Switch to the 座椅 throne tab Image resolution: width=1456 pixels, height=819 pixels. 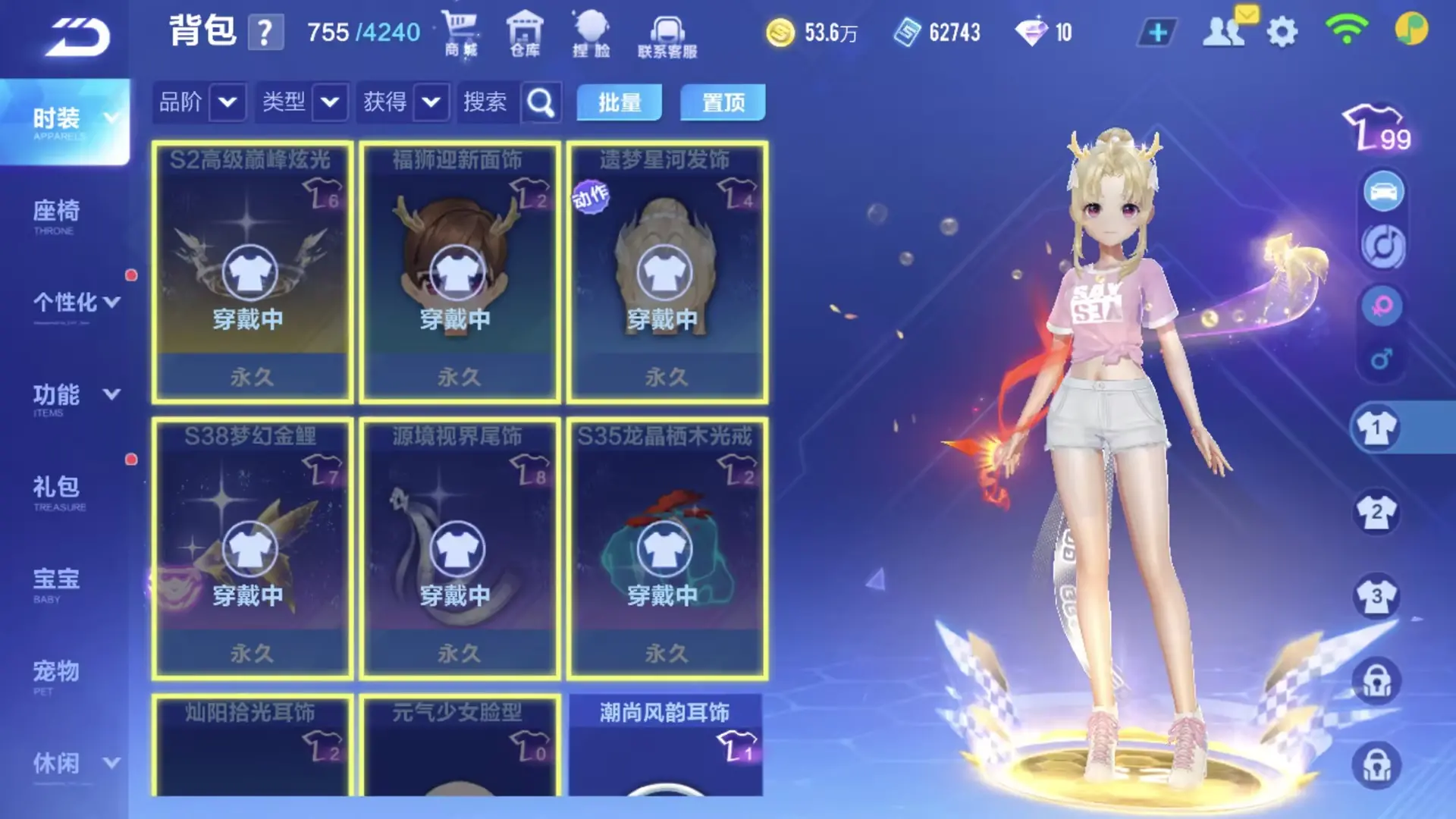pyautogui.click(x=57, y=215)
